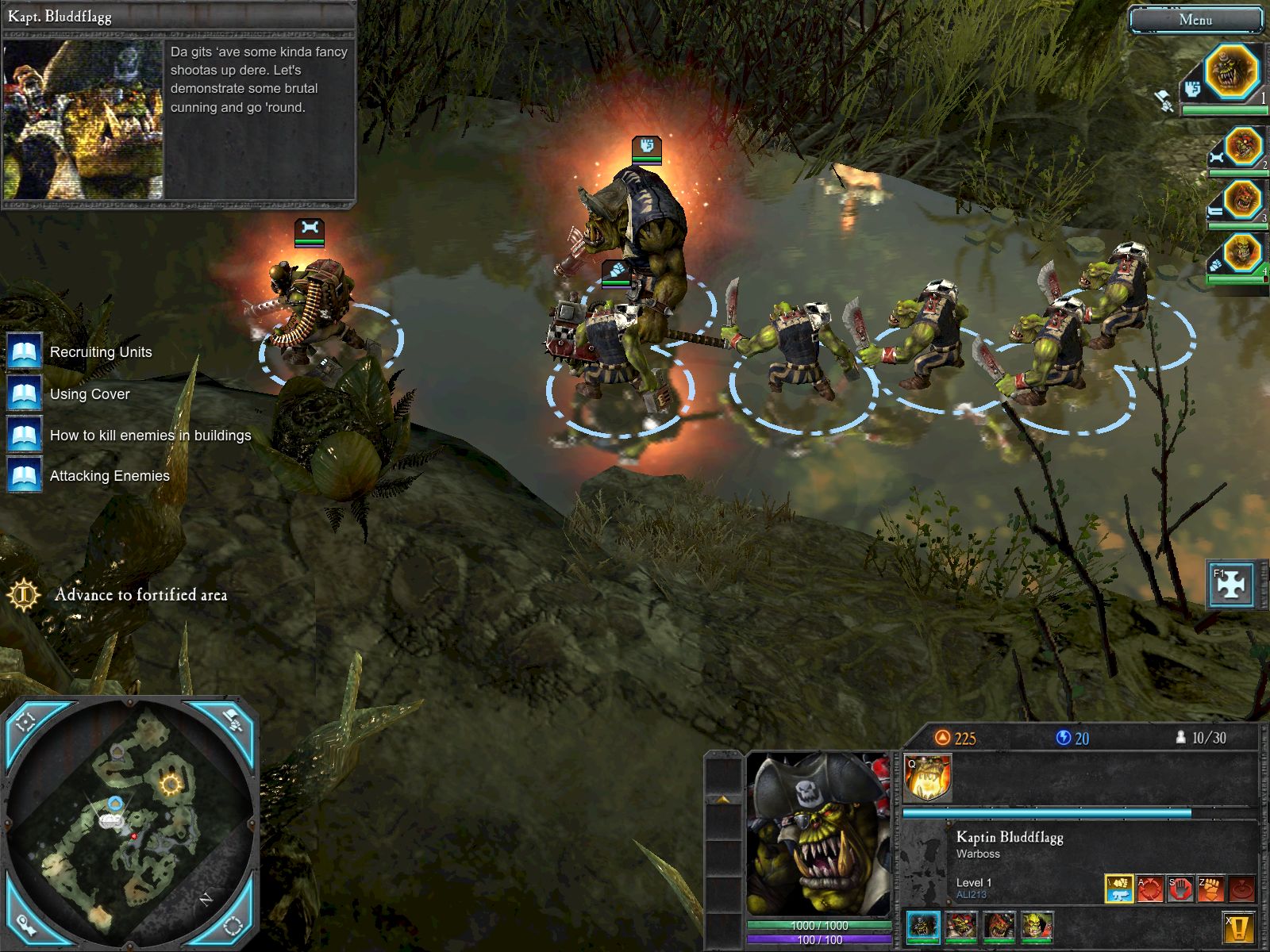The image size is (1270, 952).
Task: Click the yellow exclamation retreat button
Action: [x=1238, y=927]
